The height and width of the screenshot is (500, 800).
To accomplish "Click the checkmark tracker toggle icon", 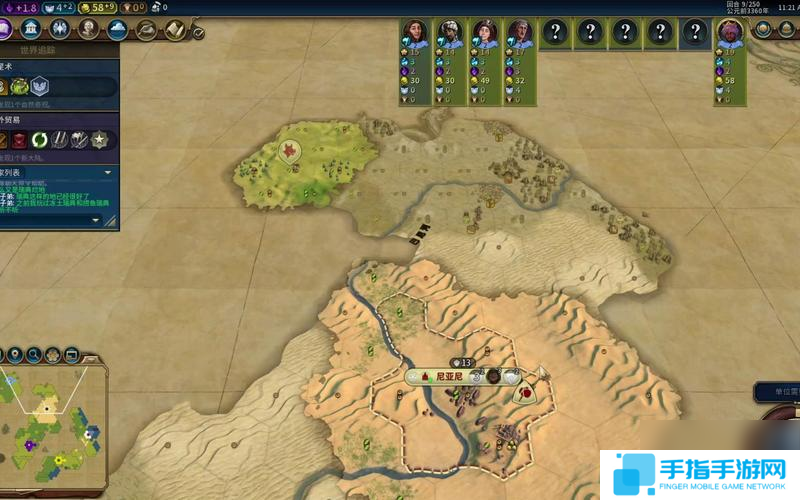I will 198,33.
